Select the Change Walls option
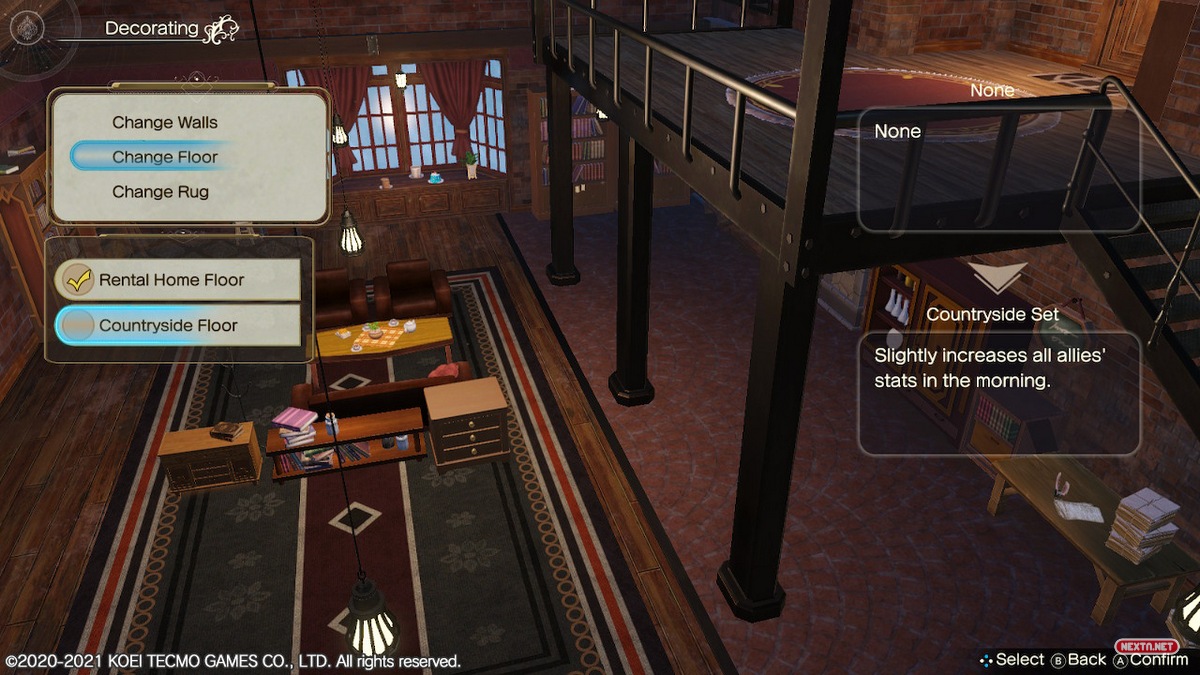1200x675 pixels. (165, 123)
